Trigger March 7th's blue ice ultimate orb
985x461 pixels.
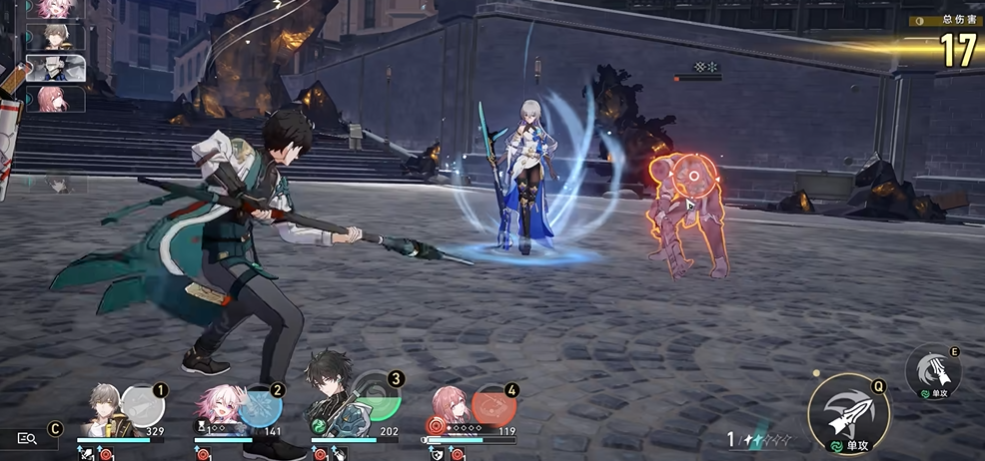pyautogui.click(x=259, y=406)
